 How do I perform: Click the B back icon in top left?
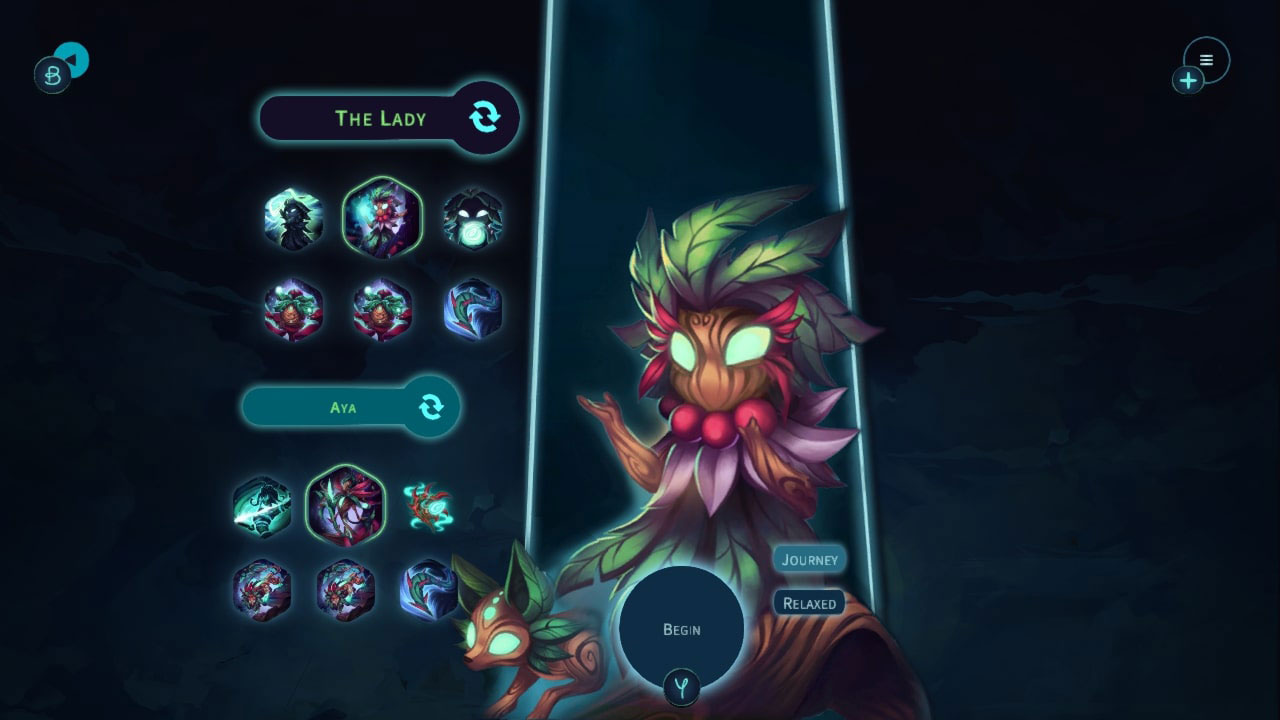coord(52,72)
